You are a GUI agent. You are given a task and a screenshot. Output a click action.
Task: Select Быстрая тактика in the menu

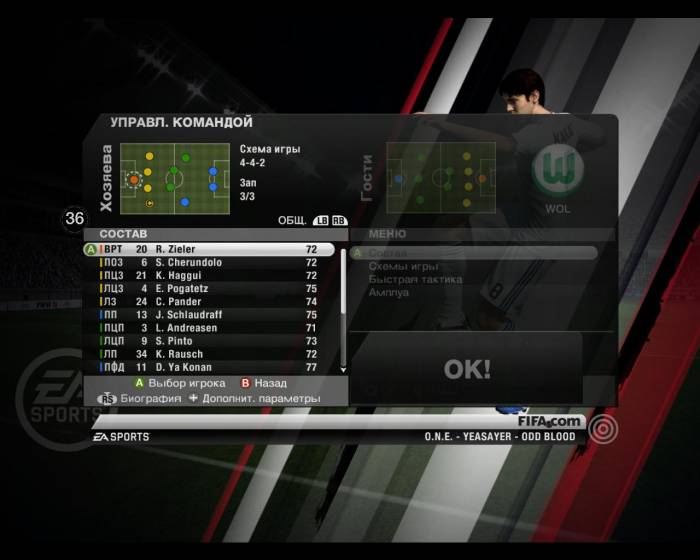coord(415,280)
